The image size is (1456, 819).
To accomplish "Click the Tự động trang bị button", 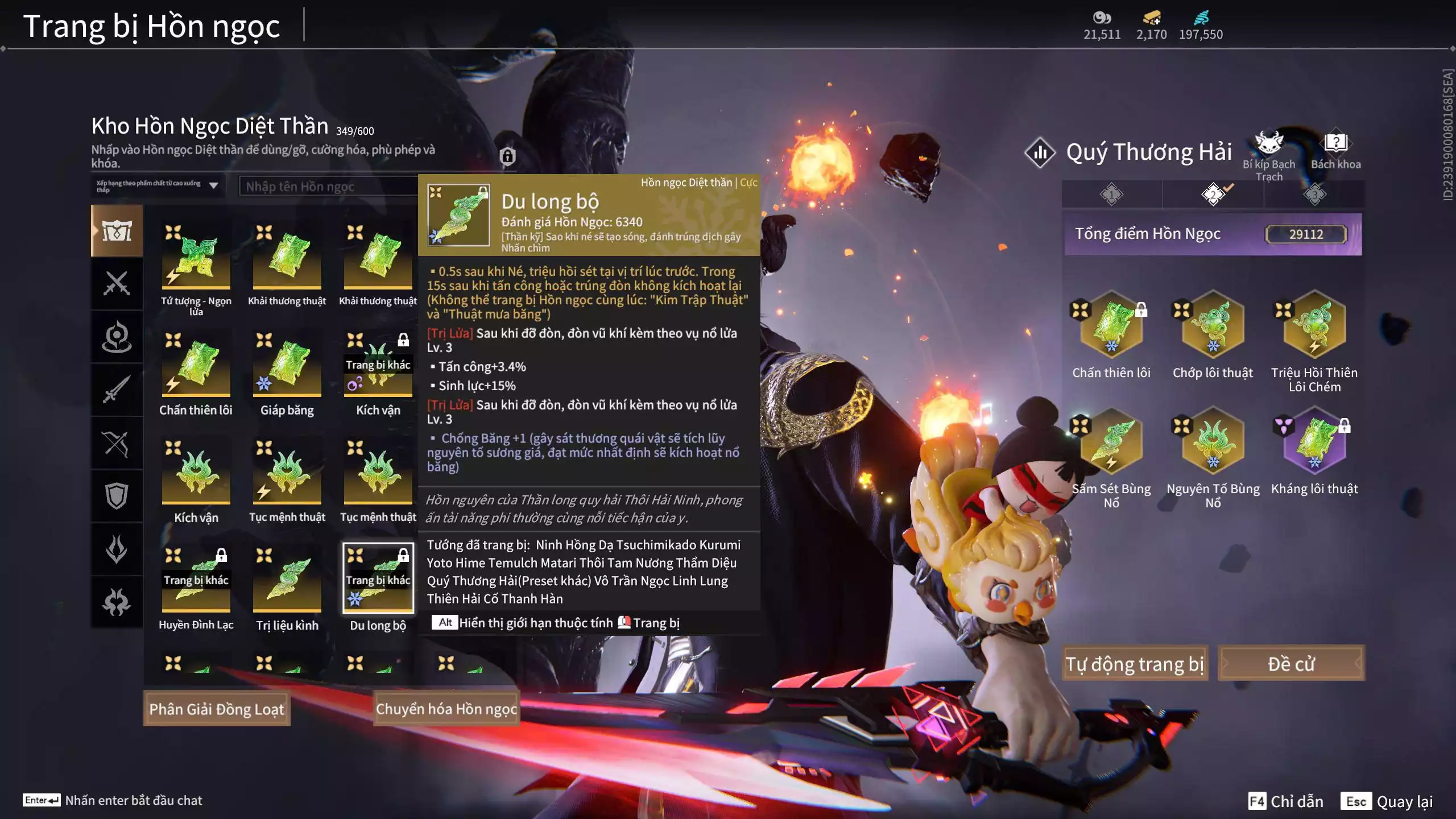I will click(1135, 663).
